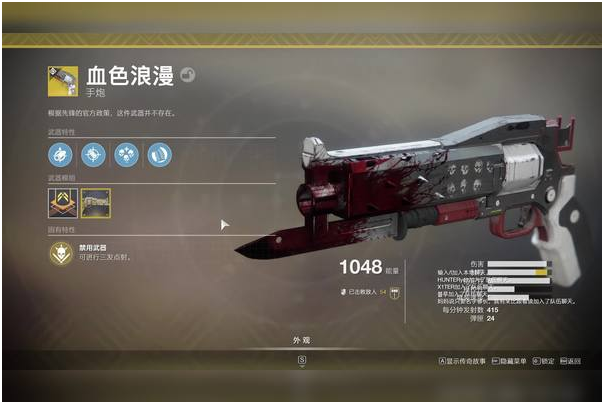Show the kill tracker emblem beside 已击败敌人
Screen dimensions: 604x404
[x=395, y=292]
